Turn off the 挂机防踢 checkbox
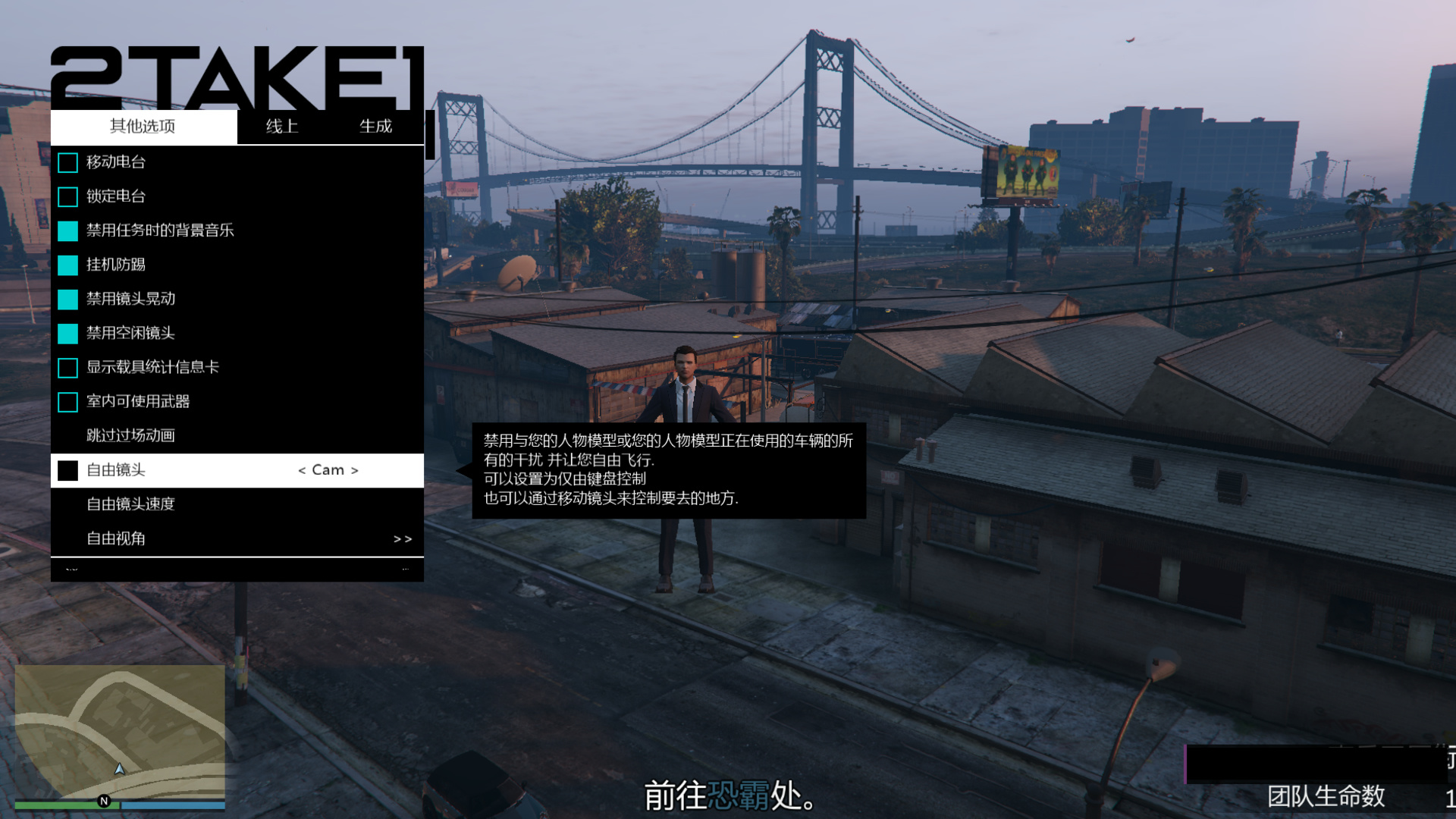1456x819 pixels. click(68, 265)
